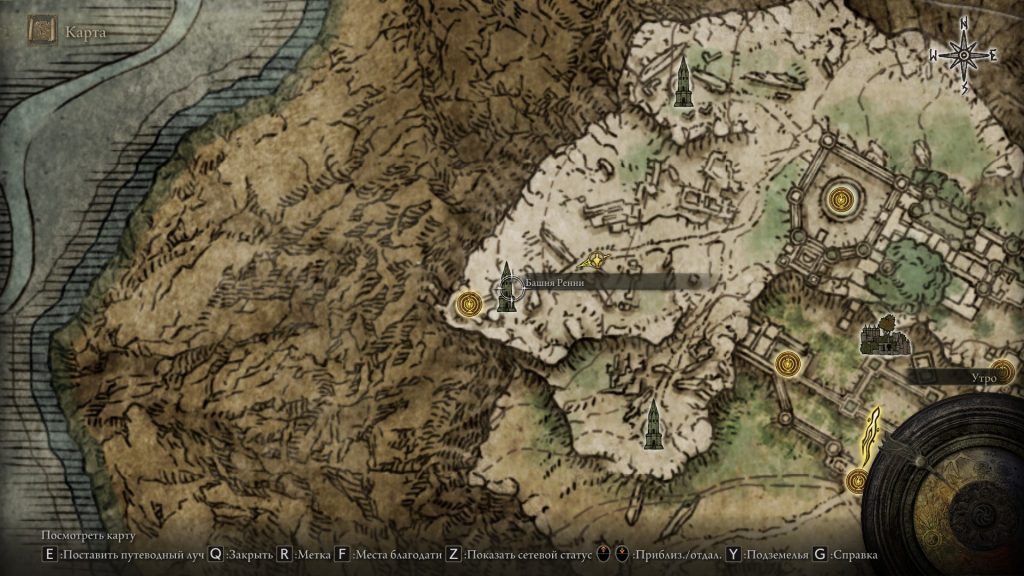Select the grace site beside the Утро label
Viewport: 1024px width, 576px height.
click(1003, 371)
